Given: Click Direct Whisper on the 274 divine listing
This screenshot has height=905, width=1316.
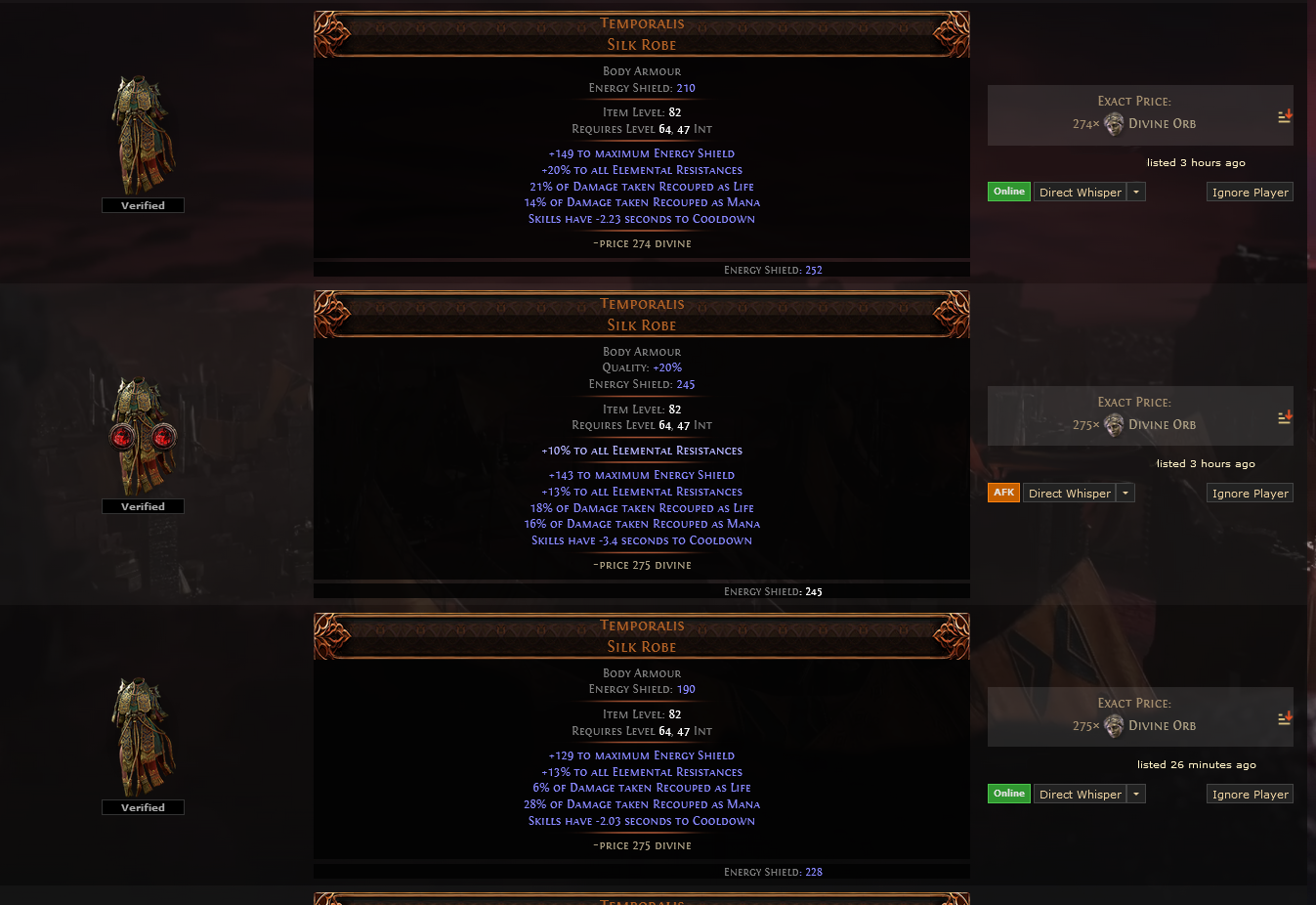Looking at the screenshot, I should pyautogui.click(x=1081, y=192).
